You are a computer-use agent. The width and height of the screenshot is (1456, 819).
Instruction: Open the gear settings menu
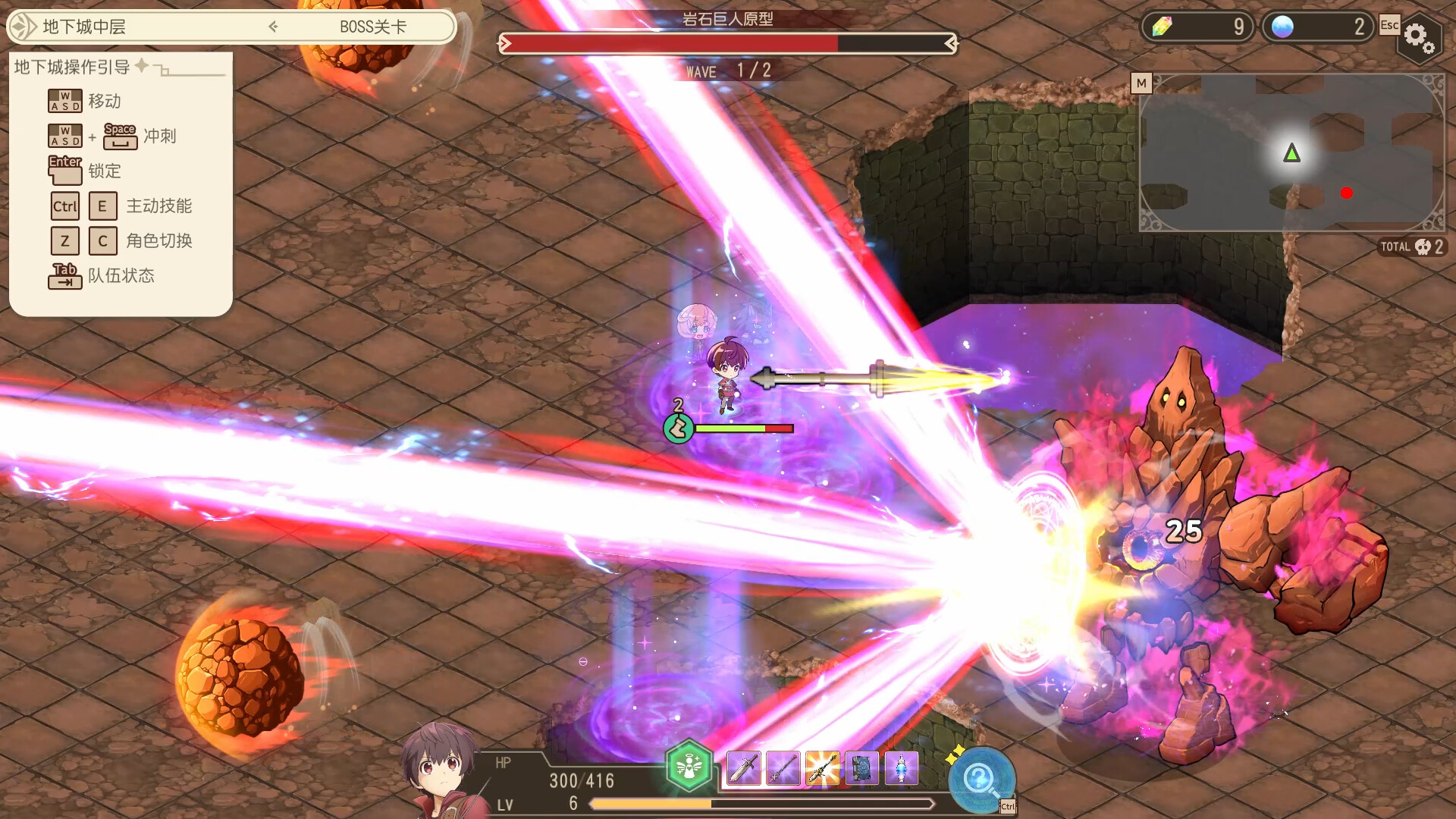coord(1417,36)
